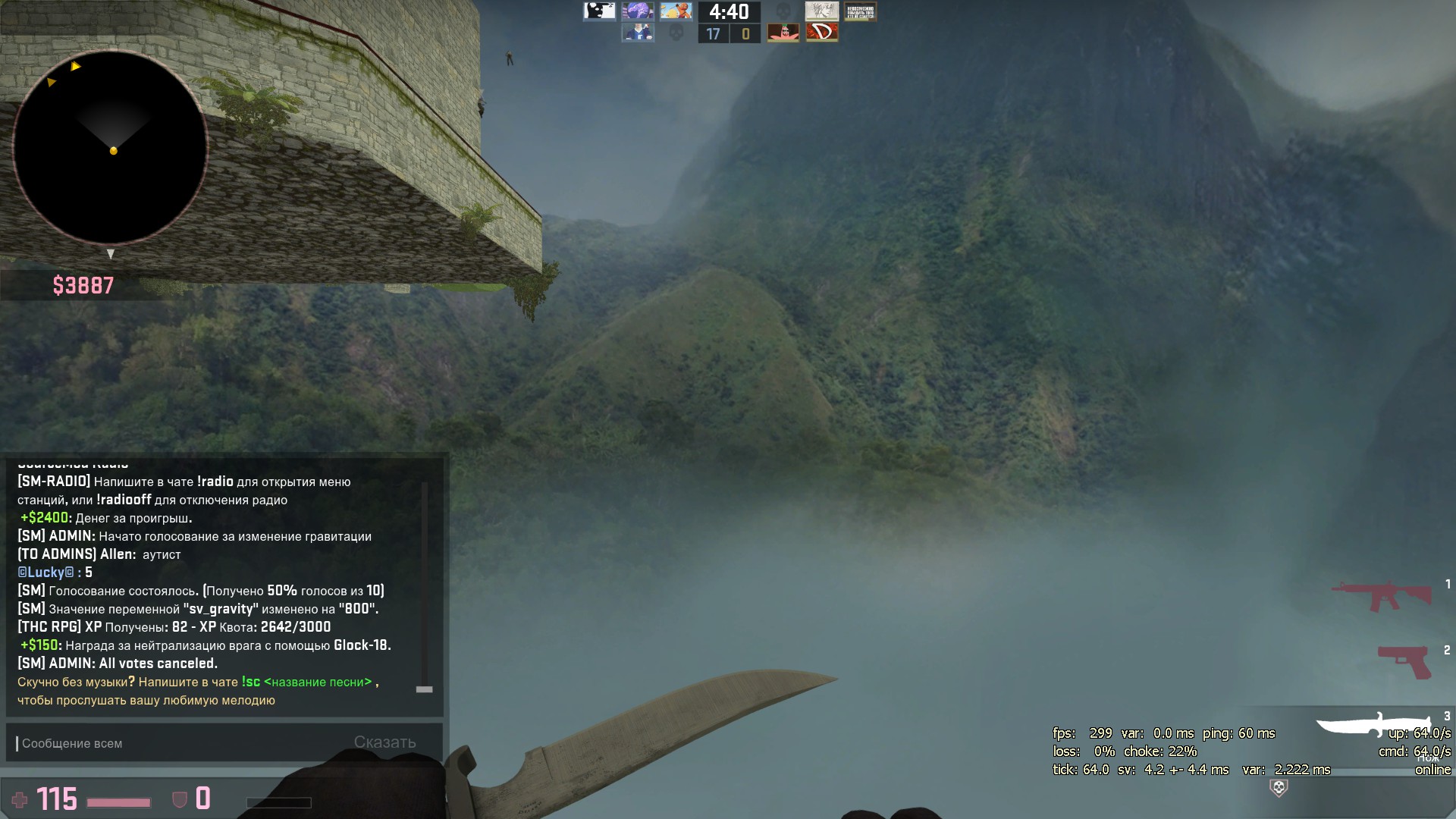The width and height of the screenshot is (1456, 819).
Task: Select the red avatar with white D
Action: click(821, 33)
